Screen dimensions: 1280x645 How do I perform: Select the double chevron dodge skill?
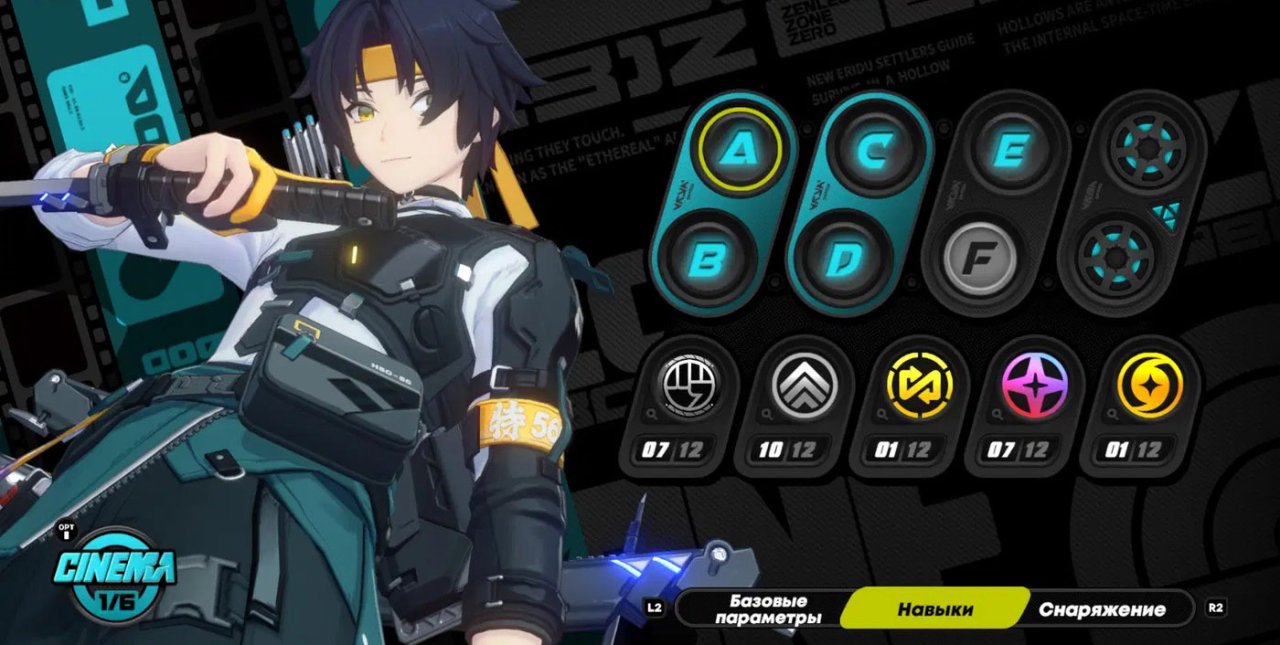[x=804, y=386]
